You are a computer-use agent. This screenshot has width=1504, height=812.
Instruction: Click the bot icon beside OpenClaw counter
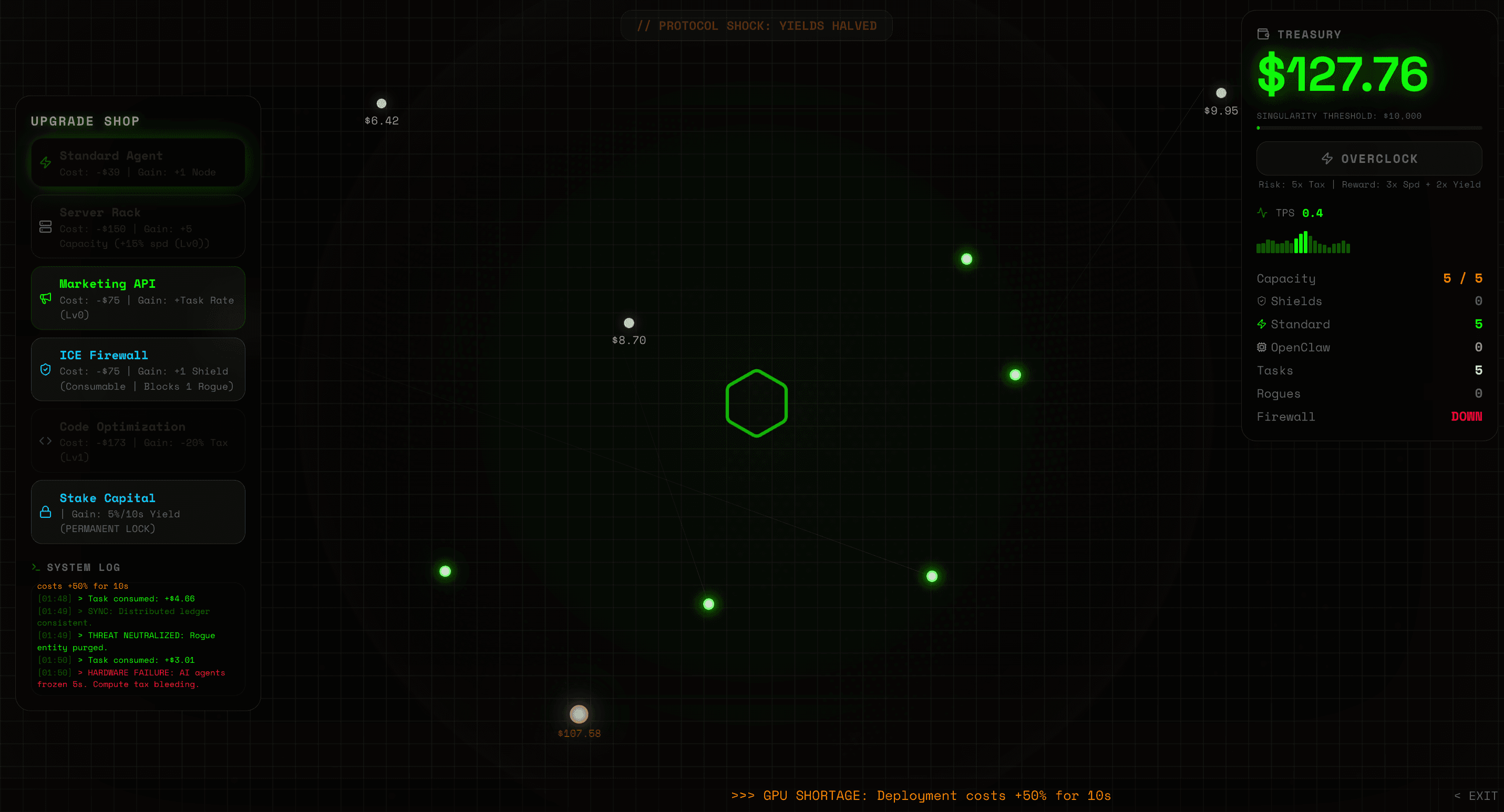pyautogui.click(x=1262, y=347)
